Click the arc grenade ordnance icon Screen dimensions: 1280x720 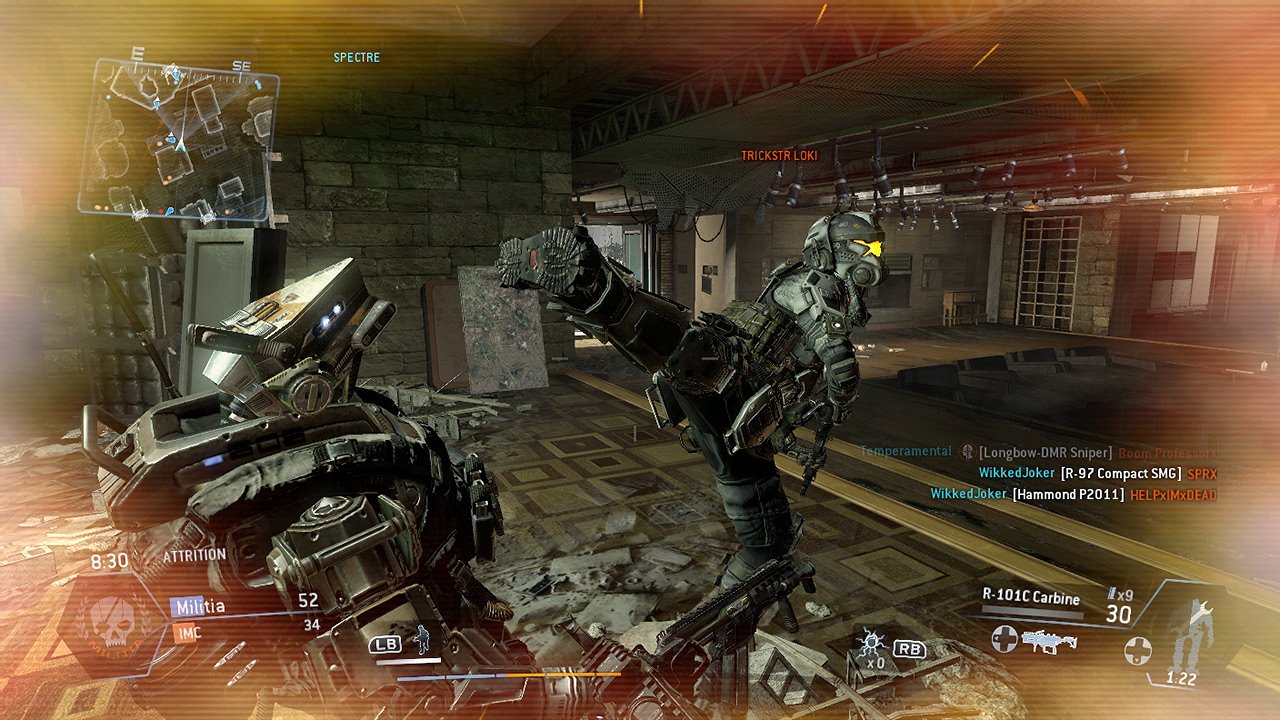click(x=868, y=643)
